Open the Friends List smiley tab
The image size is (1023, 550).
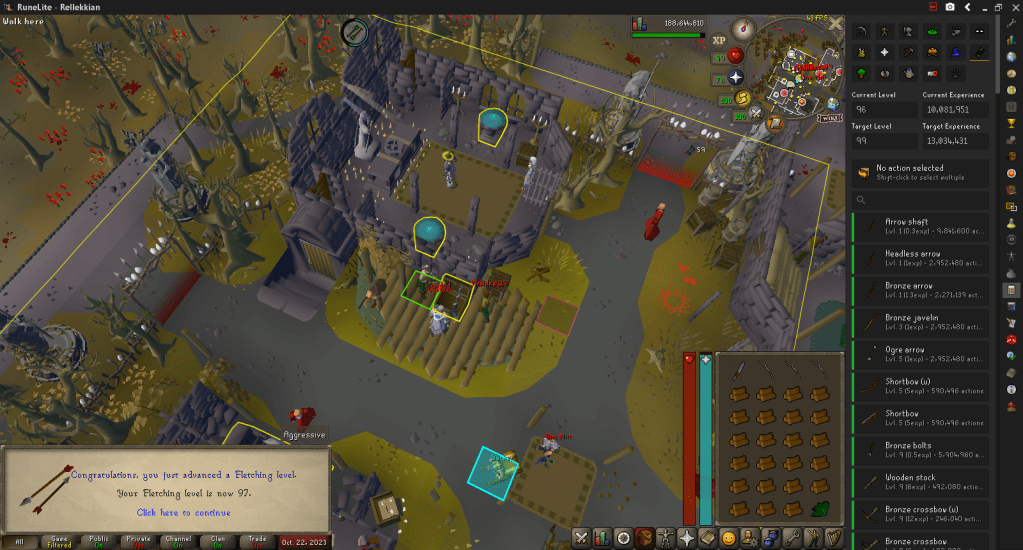point(729,537)
